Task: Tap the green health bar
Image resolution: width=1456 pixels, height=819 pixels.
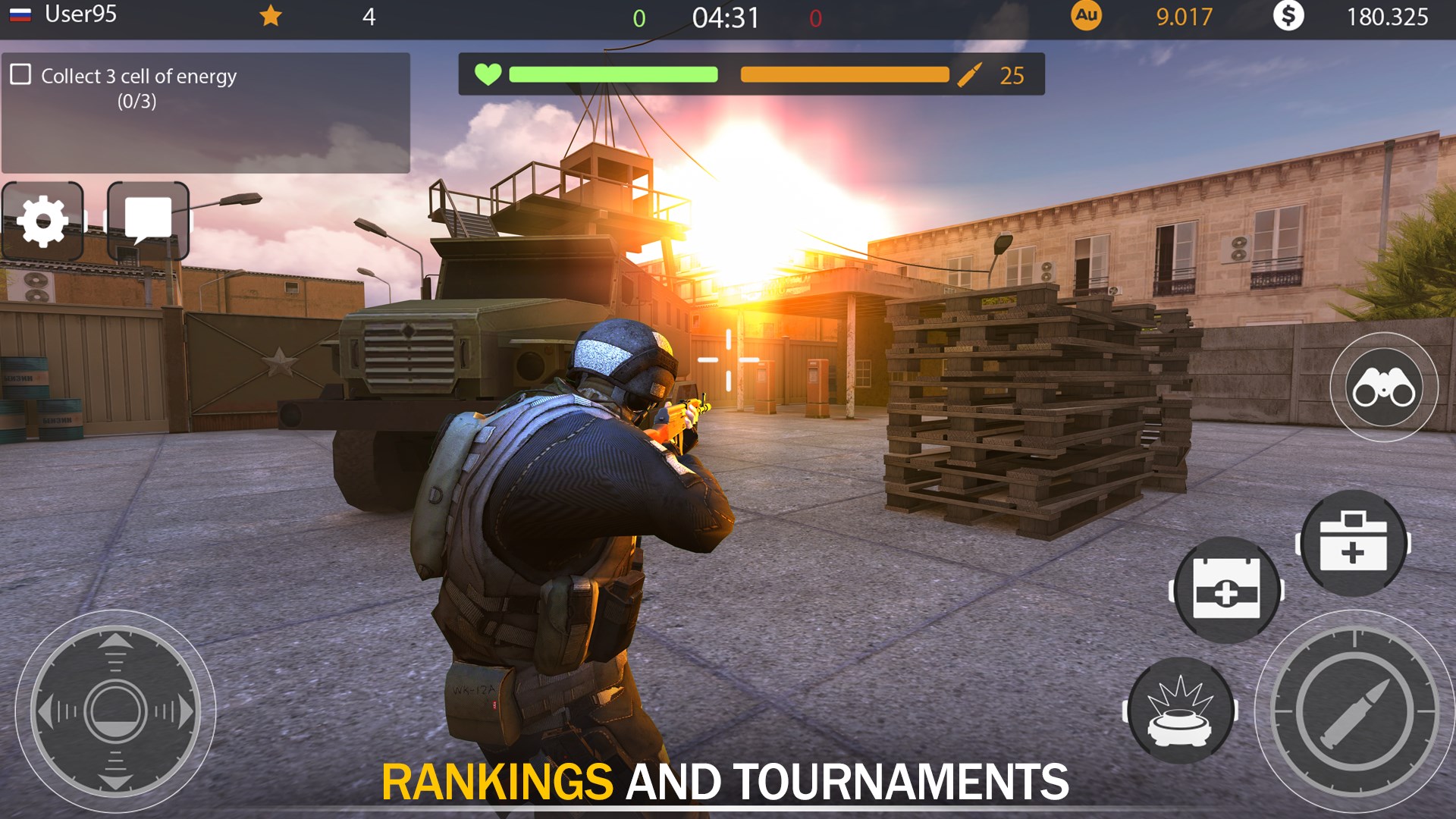Action: pos(614,74)
